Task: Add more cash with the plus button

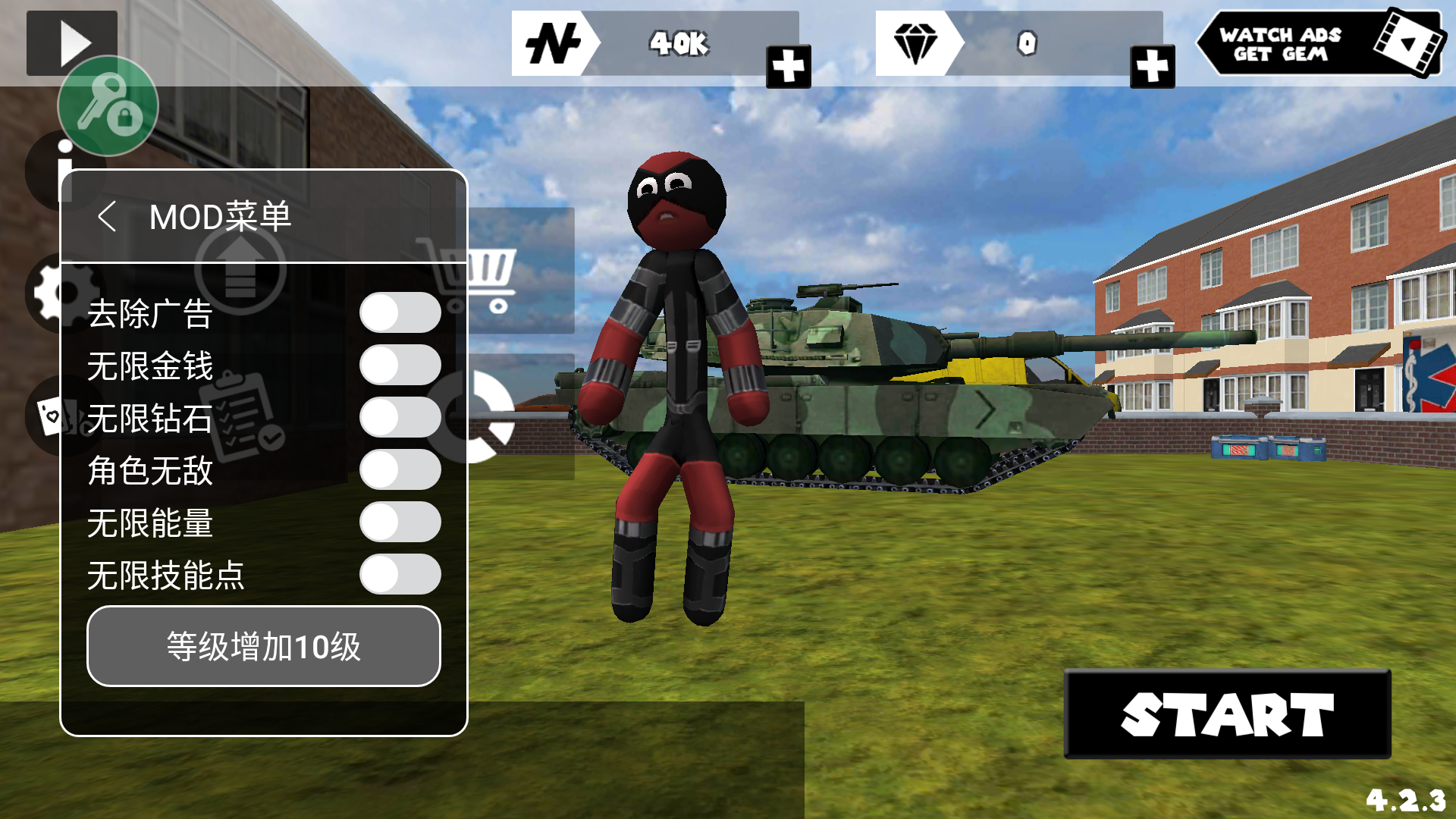Action: [788, 67]
